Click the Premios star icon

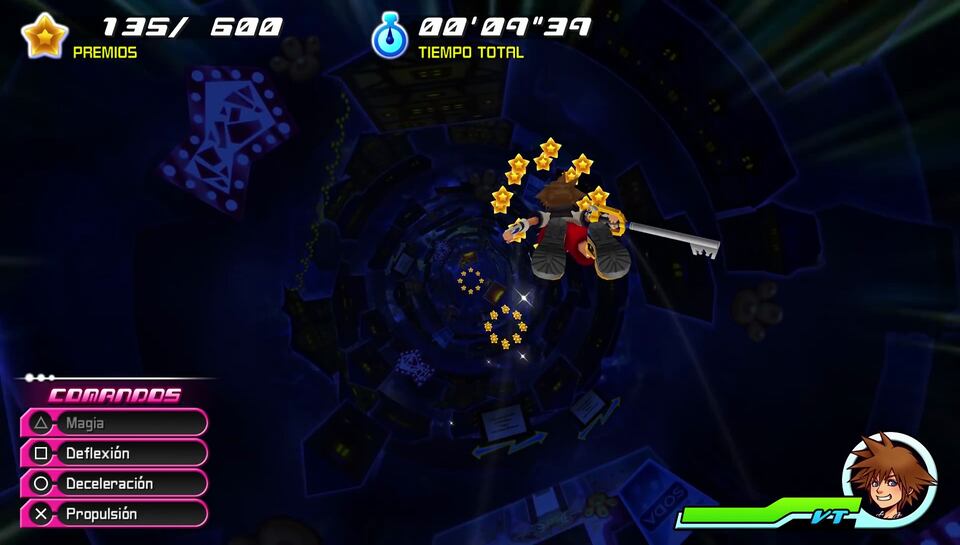click(44, 36)
